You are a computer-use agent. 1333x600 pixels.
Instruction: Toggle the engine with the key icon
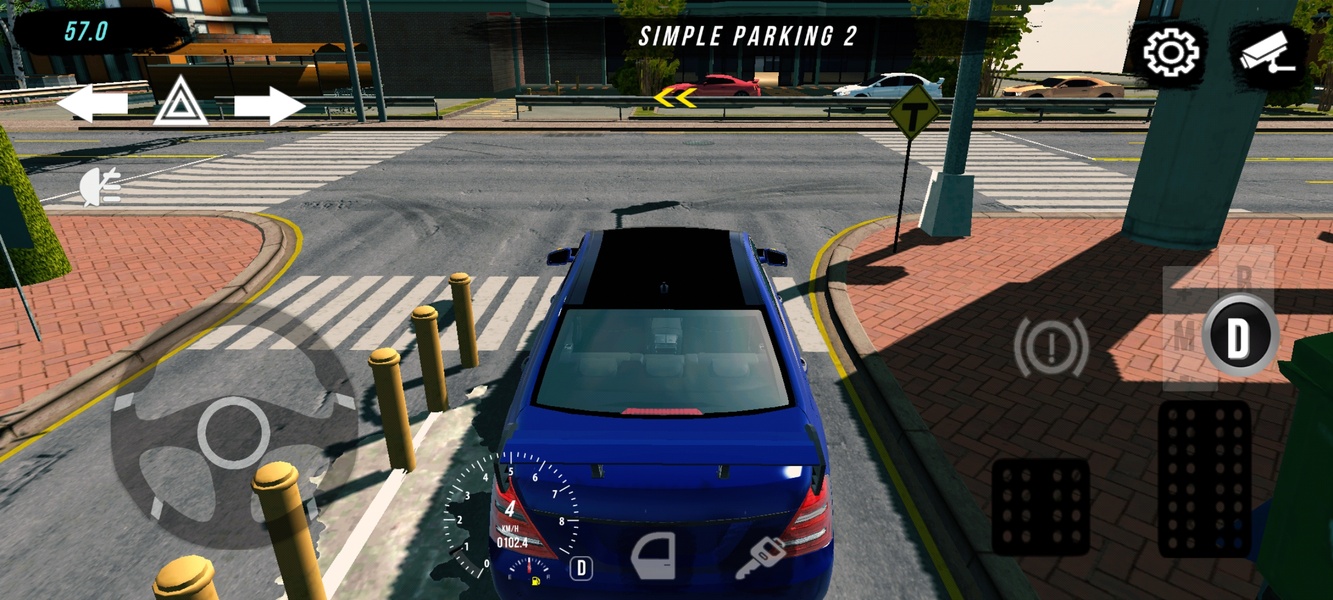[759, 557]
